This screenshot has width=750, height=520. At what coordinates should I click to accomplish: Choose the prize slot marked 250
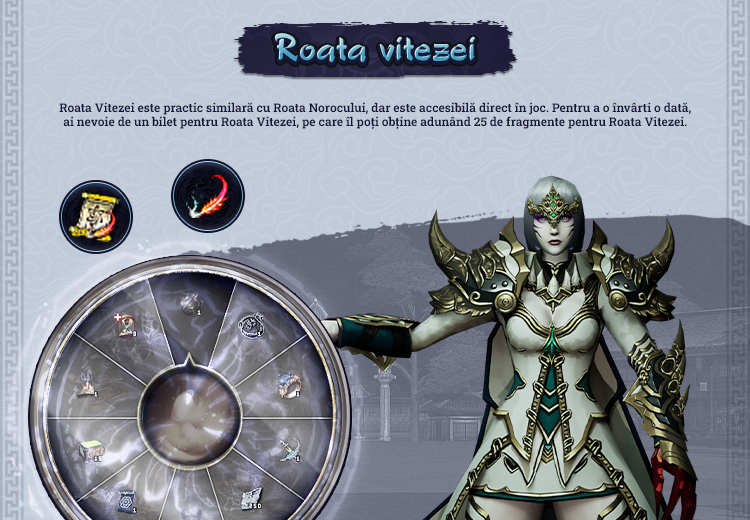pyautogui.click(x=250, y=497)
